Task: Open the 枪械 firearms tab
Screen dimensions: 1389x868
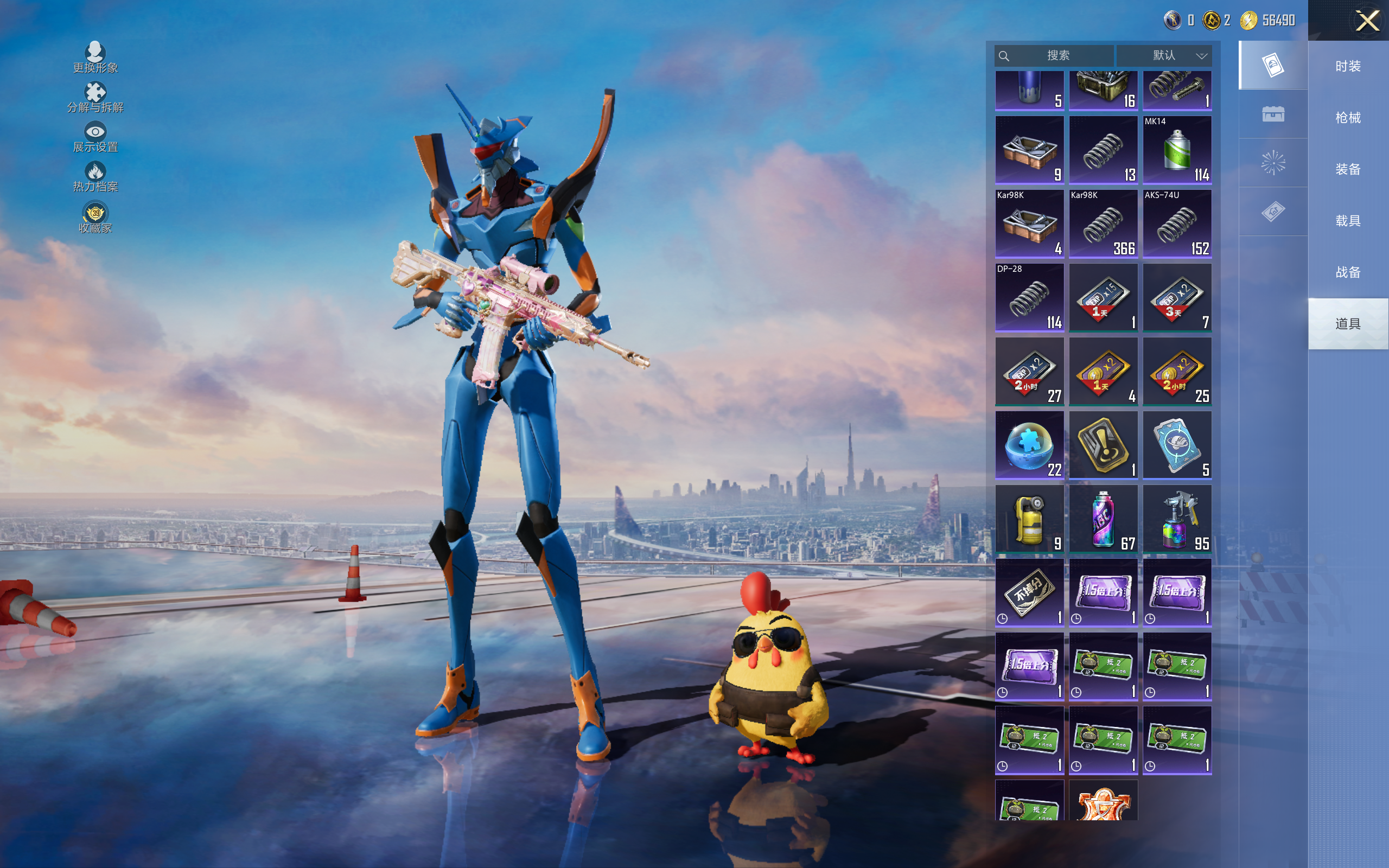Action: pos(1348,118)
